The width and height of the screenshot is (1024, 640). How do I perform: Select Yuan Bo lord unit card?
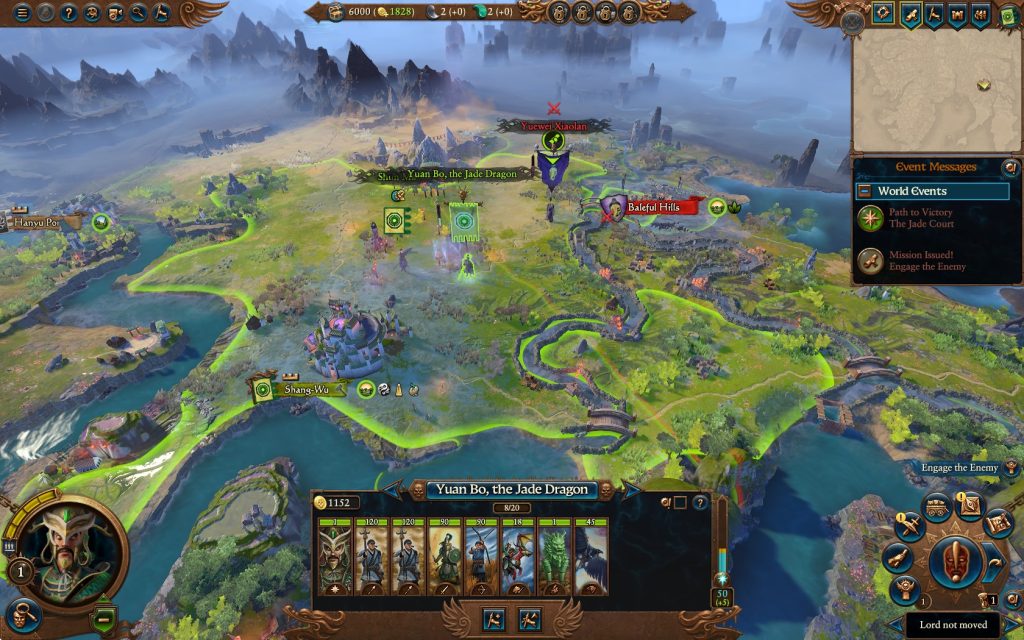[x=332, y=559]
